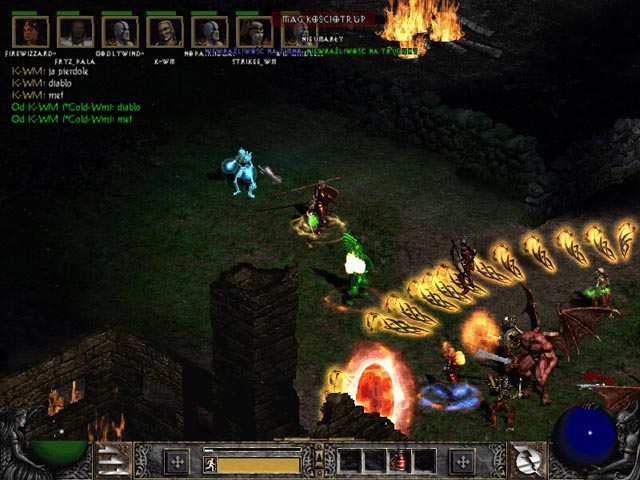Use the red potion in the belt
The image size is (640, 480).
(400, 462)
